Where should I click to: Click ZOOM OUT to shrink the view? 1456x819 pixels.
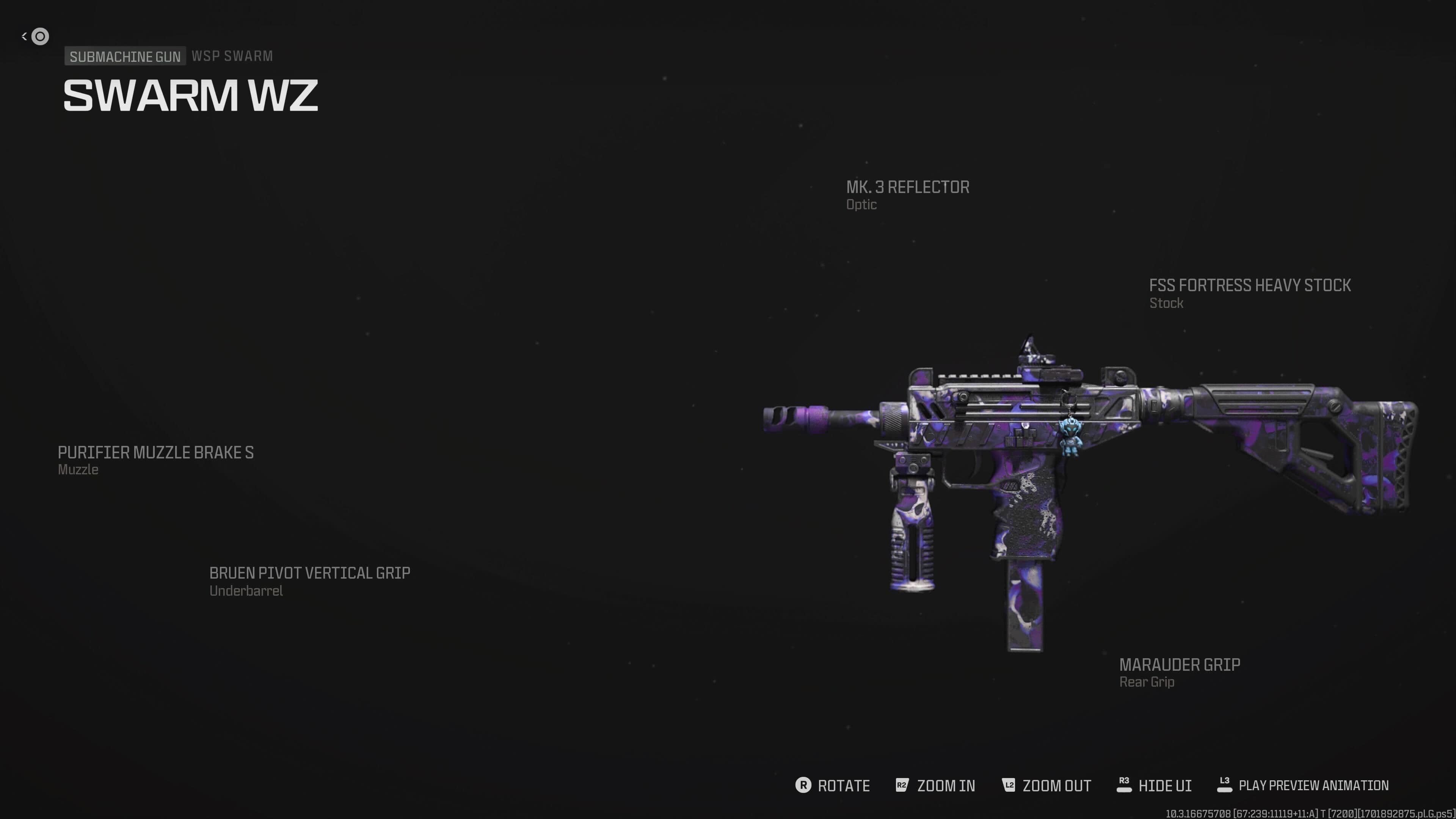click(1056, 785)
